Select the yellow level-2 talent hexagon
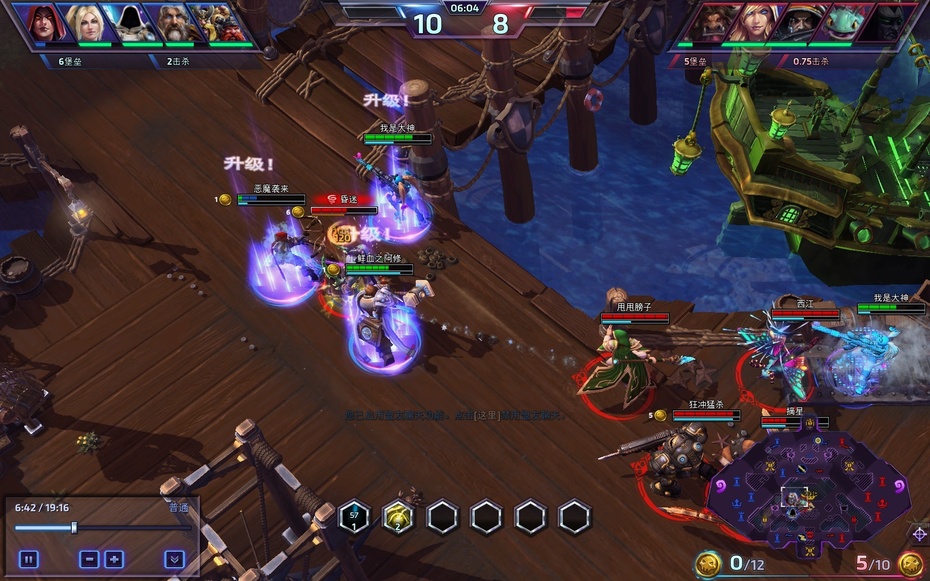Image resolution: width=930 pixels, height=581 pixels. click(398, 517)
